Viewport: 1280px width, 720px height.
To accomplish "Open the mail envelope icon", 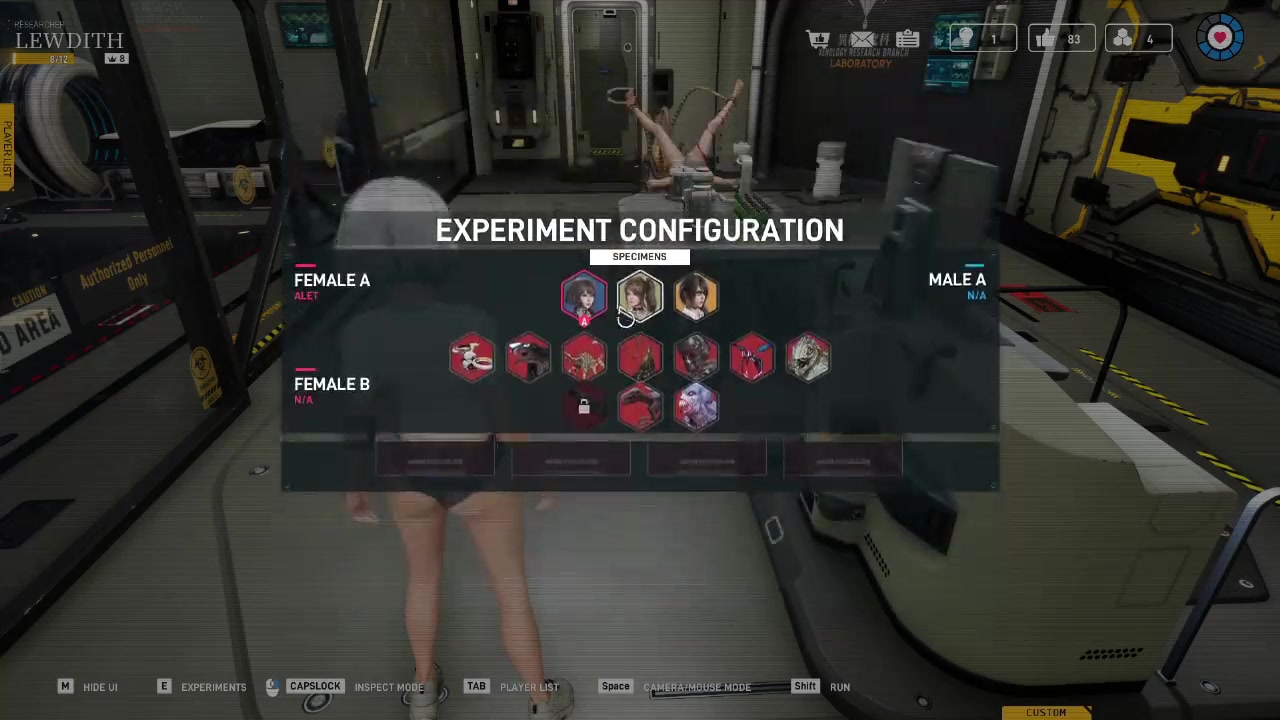I will click(x=862, y=39).
